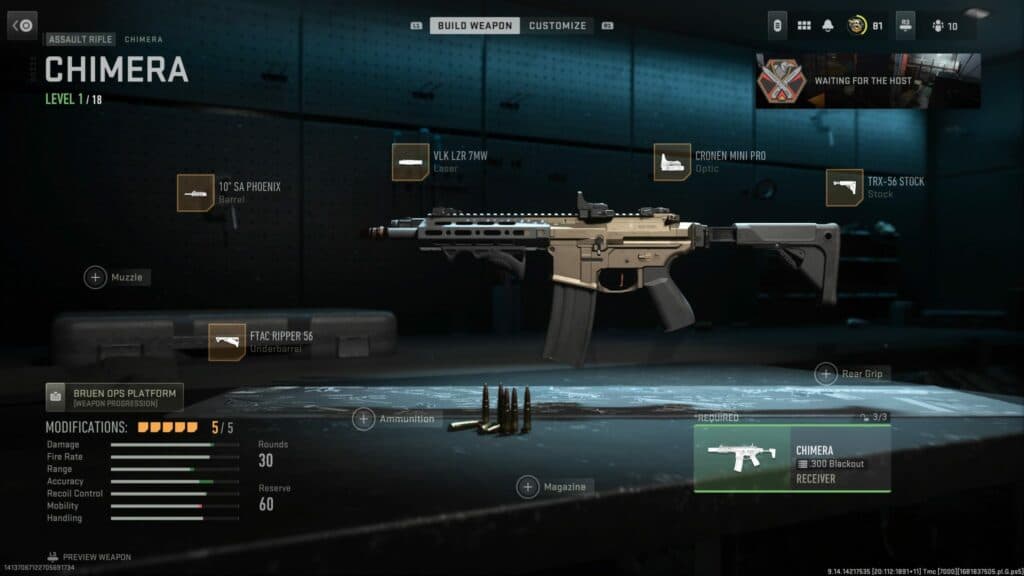Choose the Cronen Mini Pro optic slot
The width and height of the screenshot is (1024, 576).
coord(672,162)
